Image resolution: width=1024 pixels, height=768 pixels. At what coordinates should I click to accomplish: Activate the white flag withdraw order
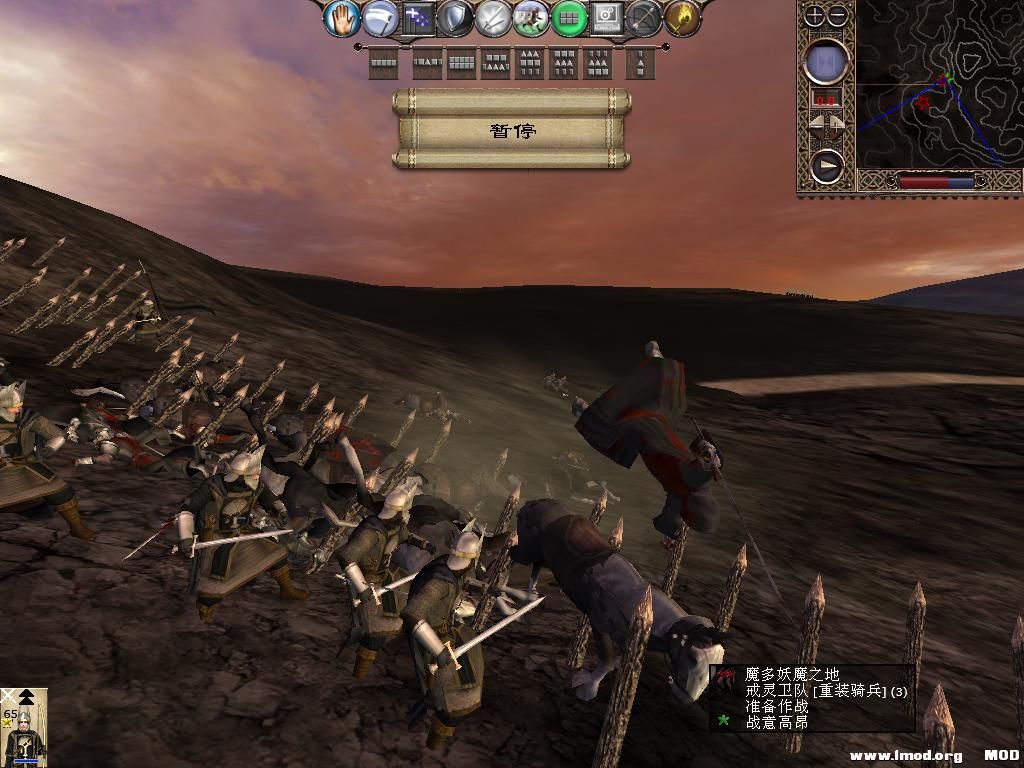(380, 18)
